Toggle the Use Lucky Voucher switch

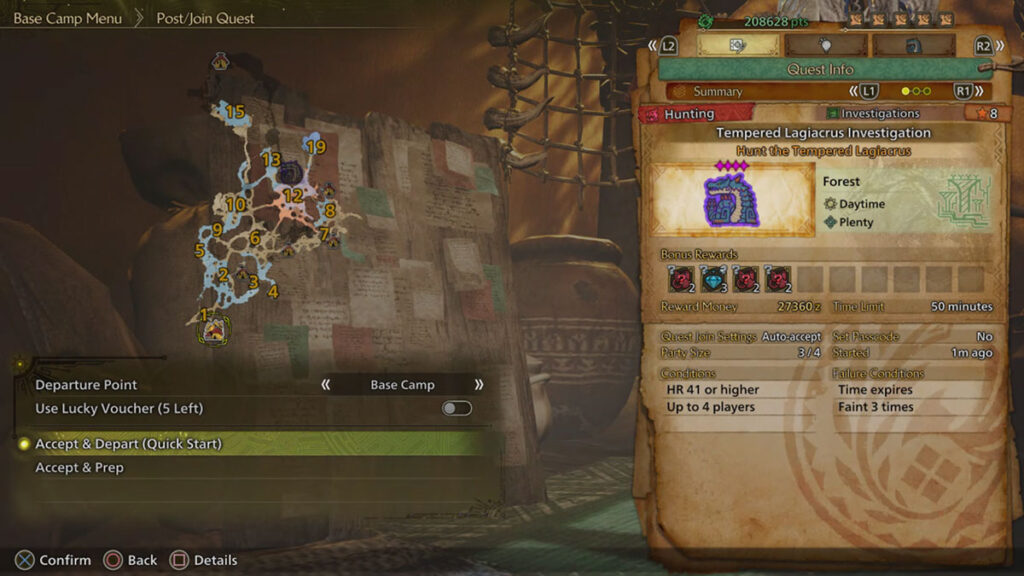(x=456, y=408)
